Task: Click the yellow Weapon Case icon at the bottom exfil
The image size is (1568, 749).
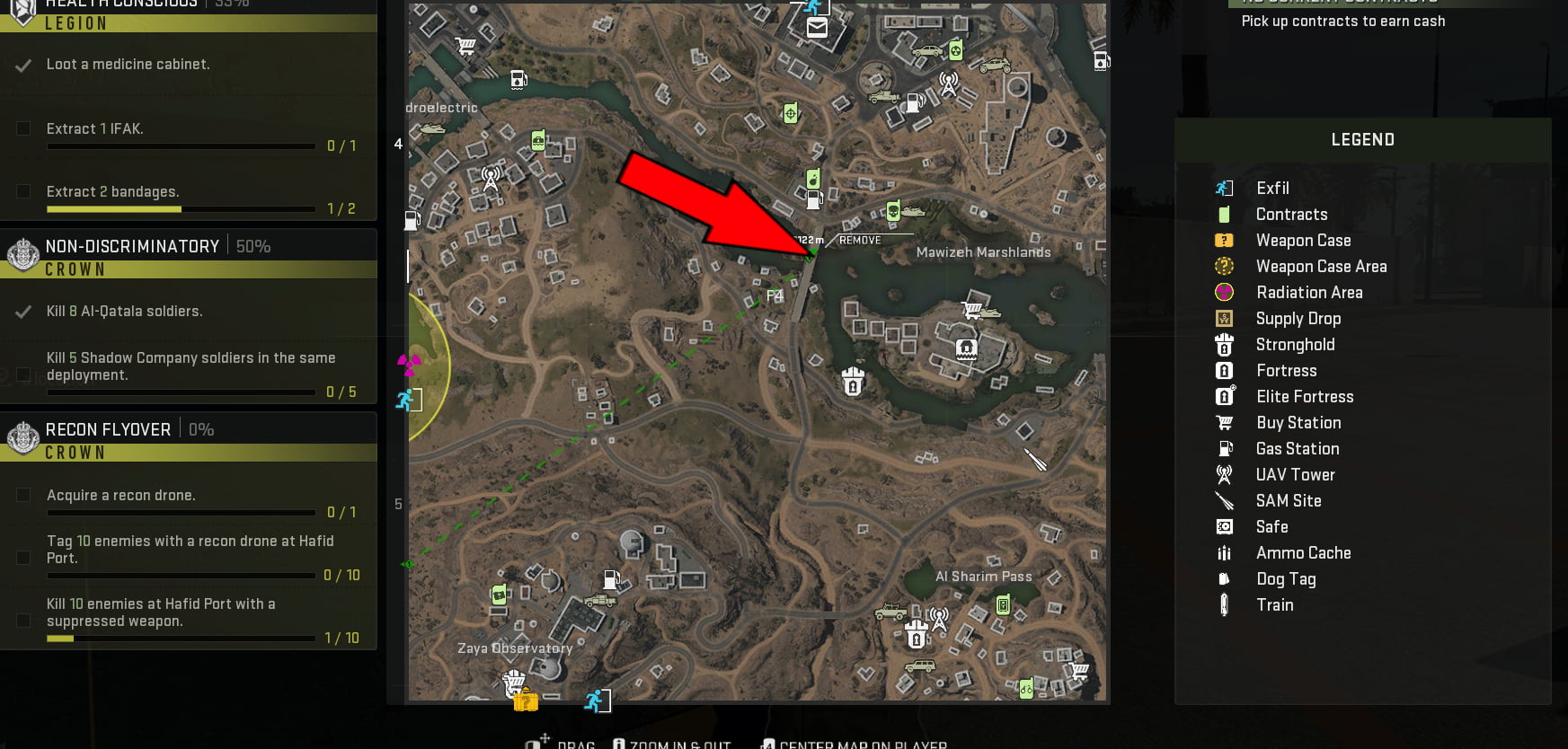Action: (526, 700)
